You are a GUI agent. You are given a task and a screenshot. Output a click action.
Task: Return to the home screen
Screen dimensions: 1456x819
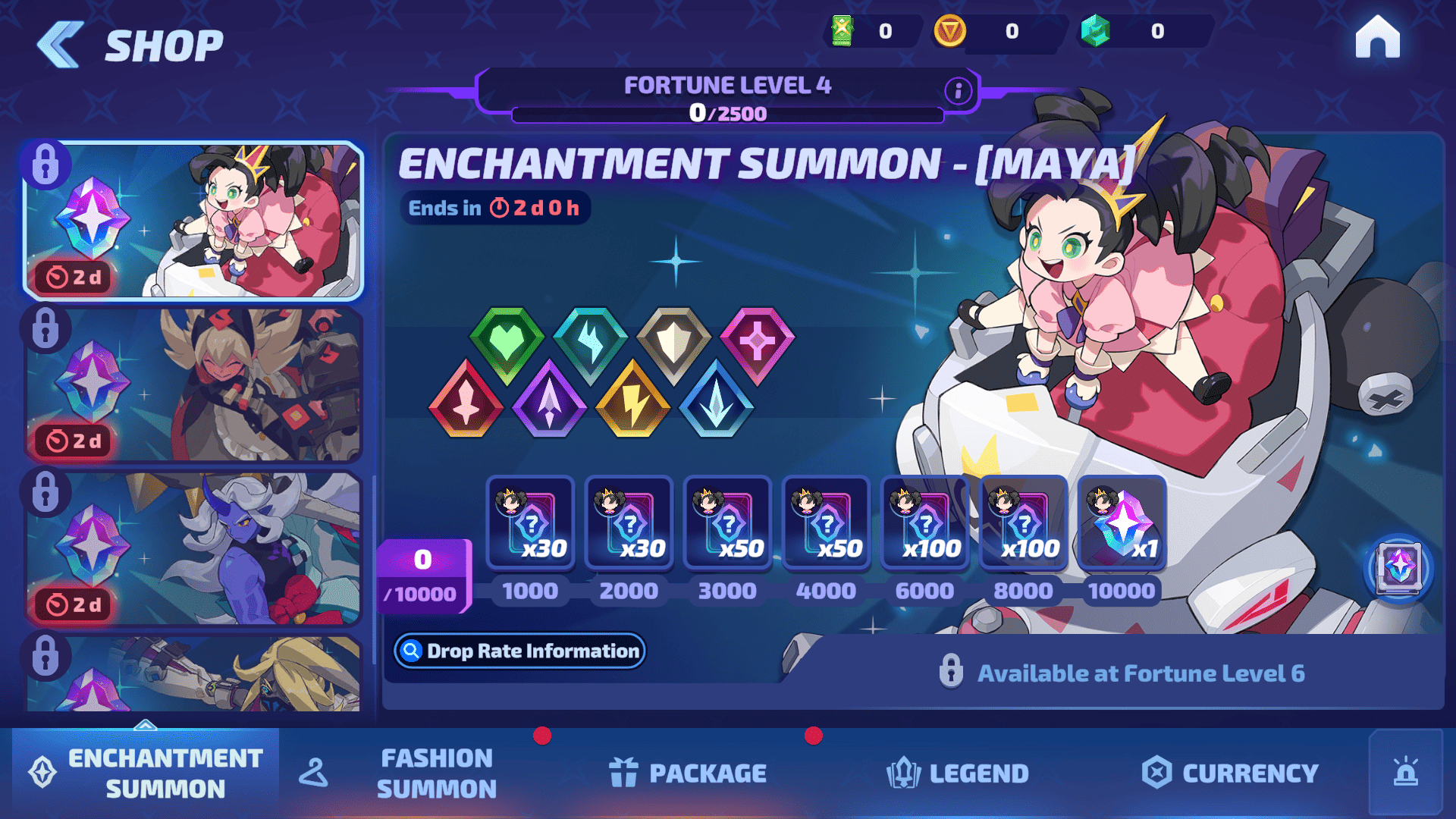coord(1377,38)
